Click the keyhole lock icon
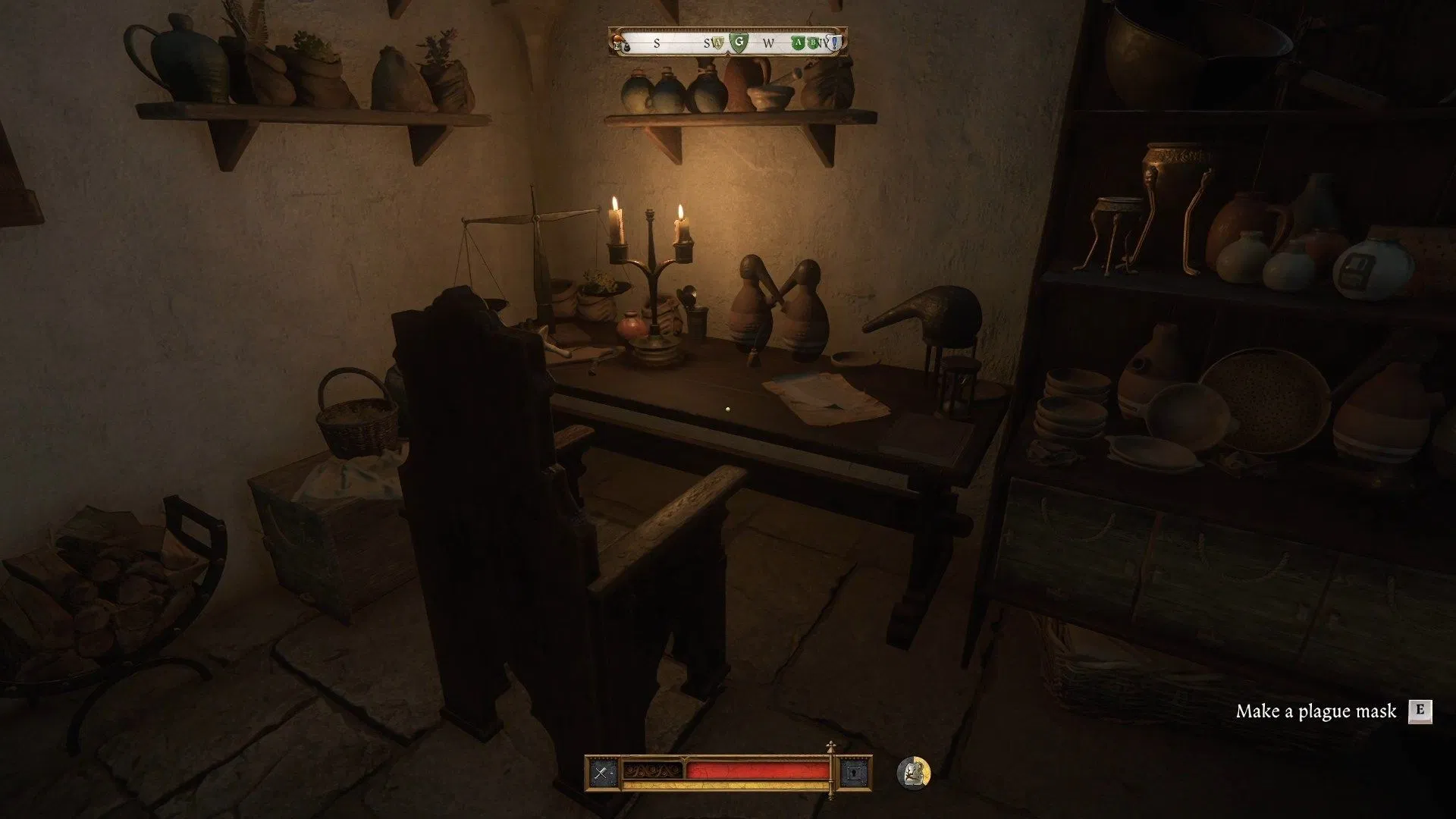This screenshot has height=819, width=1456. (855, 773)
